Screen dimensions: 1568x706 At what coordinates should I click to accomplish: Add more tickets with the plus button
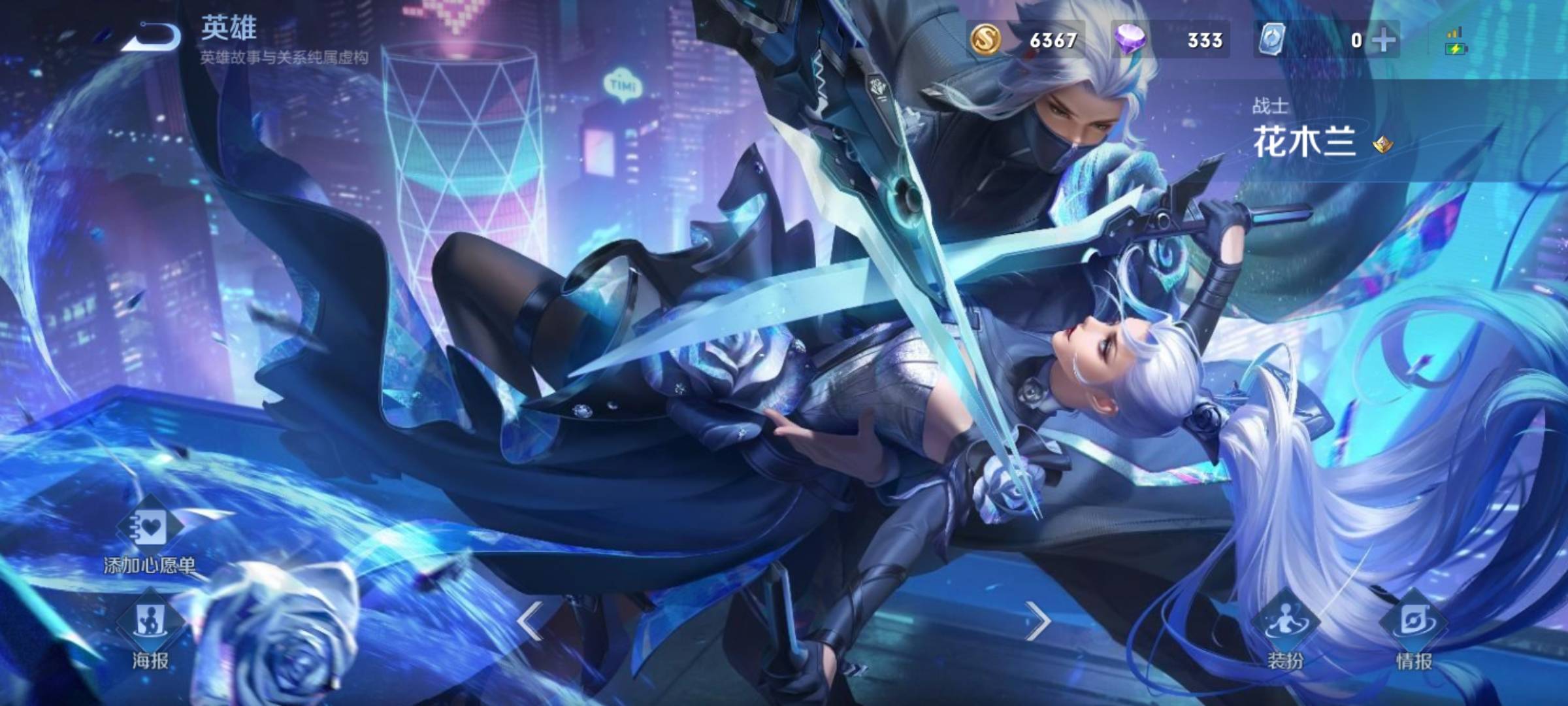[x=1383, y=41]
